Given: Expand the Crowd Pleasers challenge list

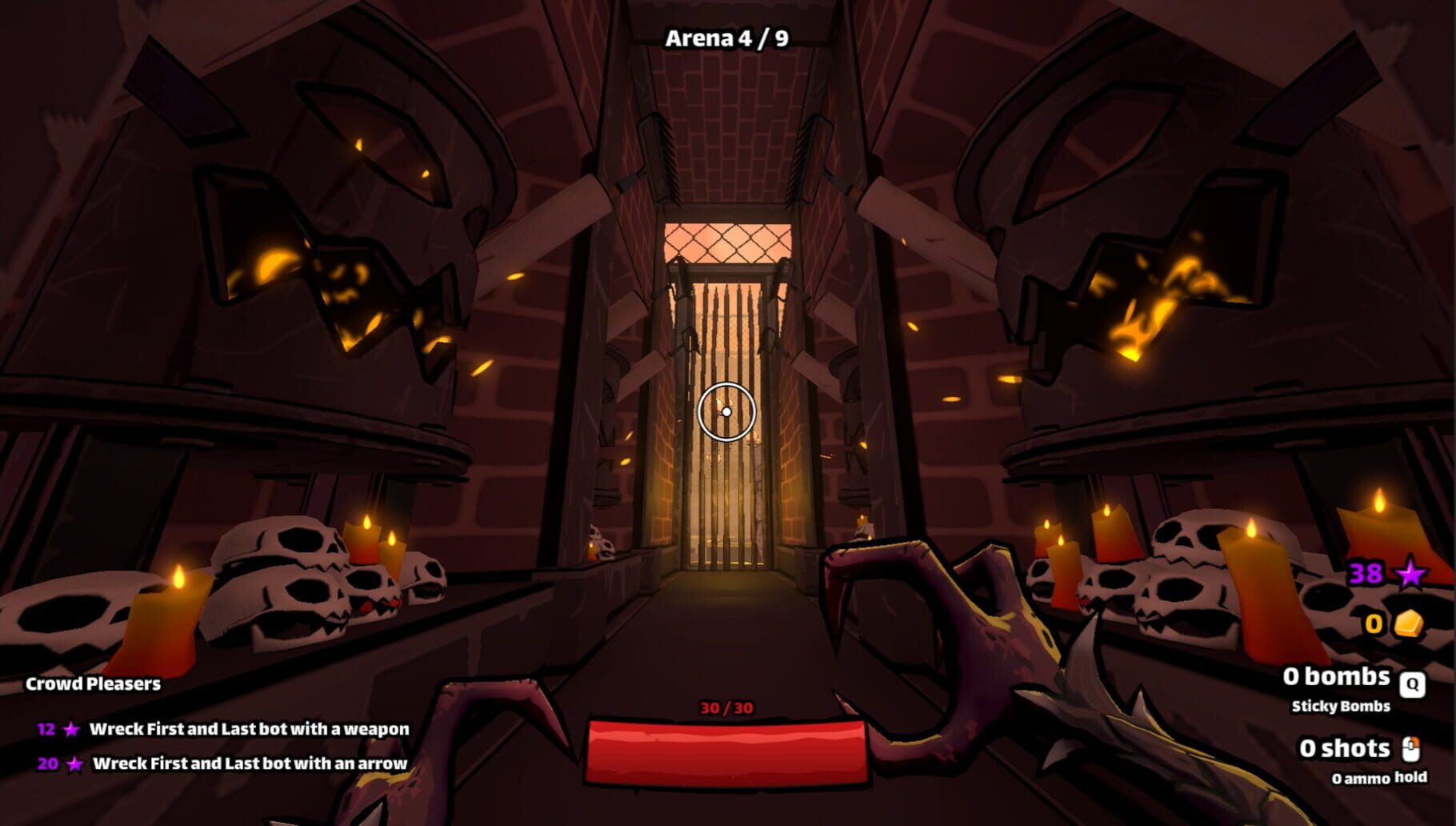Looking at the screenshot, I should point(93,685).
